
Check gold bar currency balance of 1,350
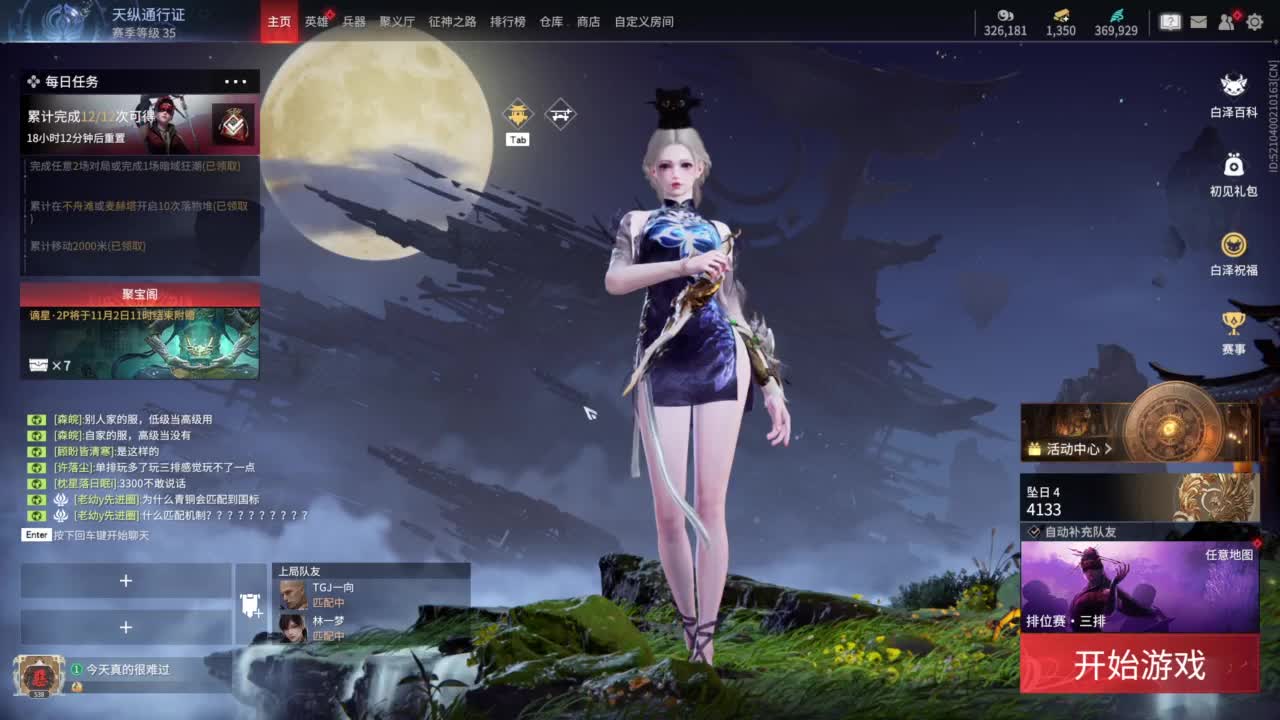pyautogui.click(x=1058, y=20)
